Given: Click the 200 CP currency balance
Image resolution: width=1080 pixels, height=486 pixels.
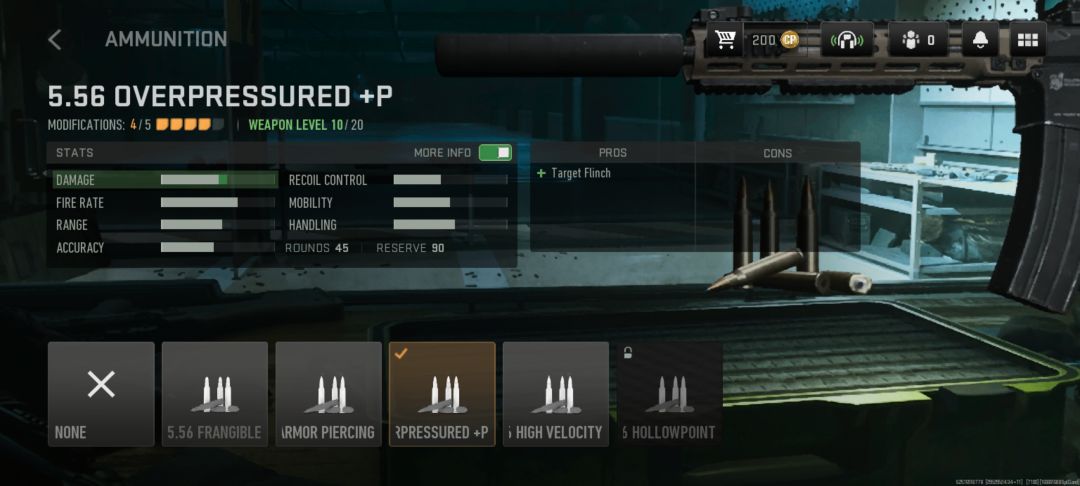Looking at the screenshot, I should [775, 40].
